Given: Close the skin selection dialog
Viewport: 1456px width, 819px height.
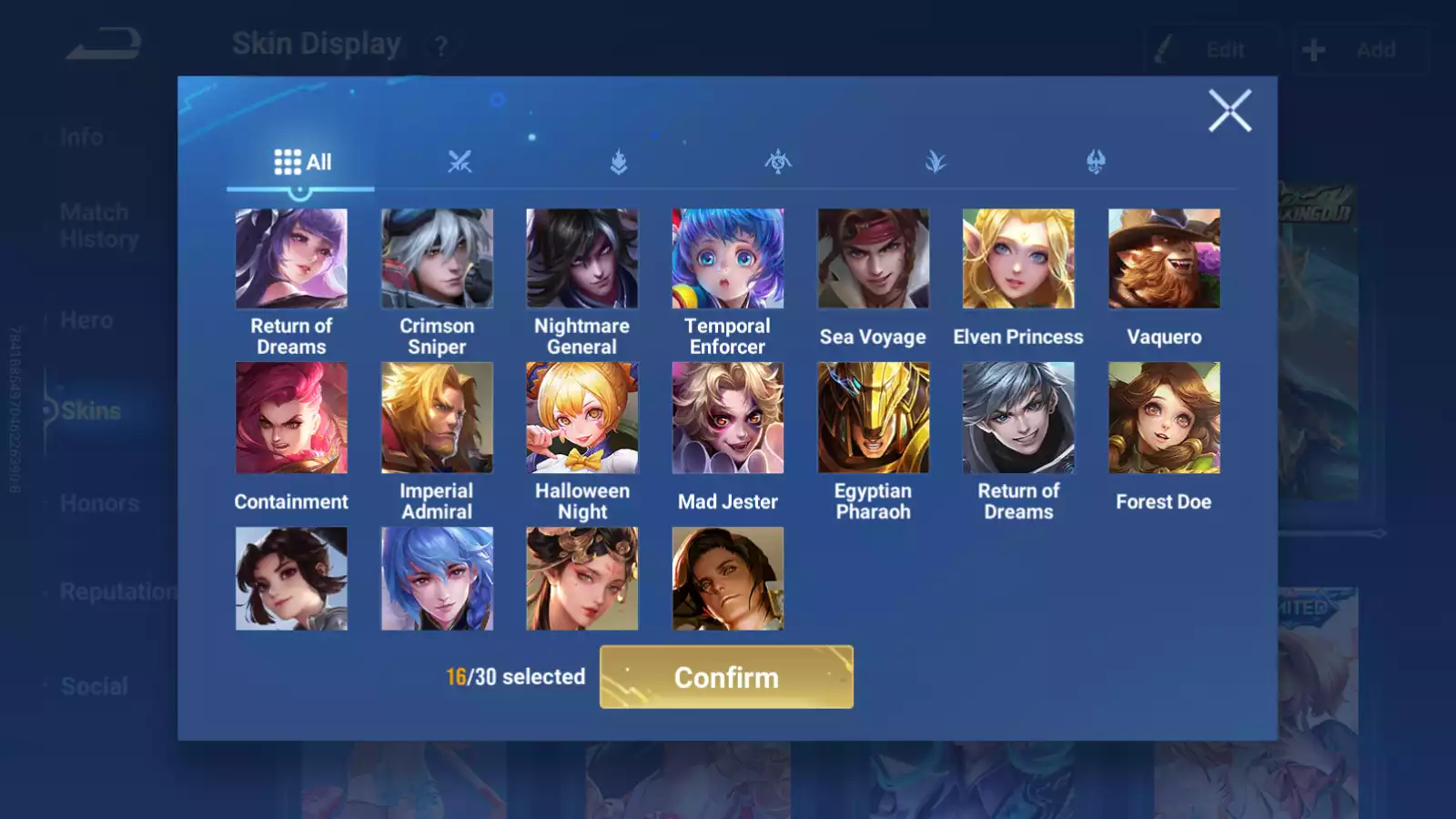Looking at the screenshot, I should click(x=1230, y=111).
